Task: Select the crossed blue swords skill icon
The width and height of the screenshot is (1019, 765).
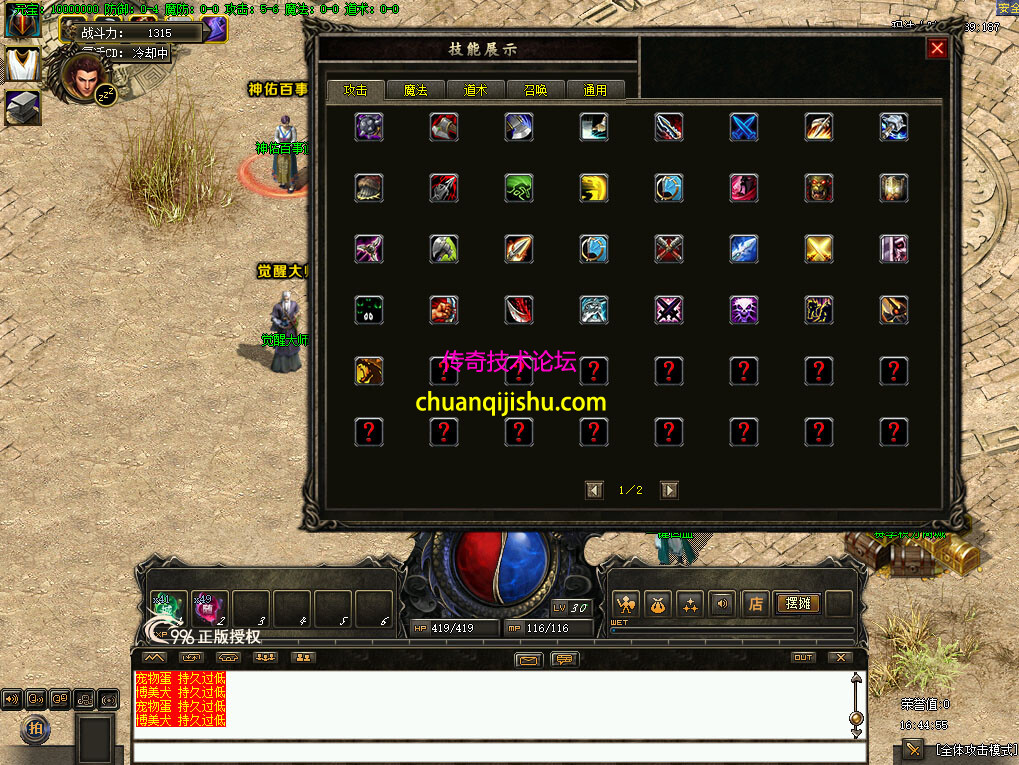Action: pos(744,127)
